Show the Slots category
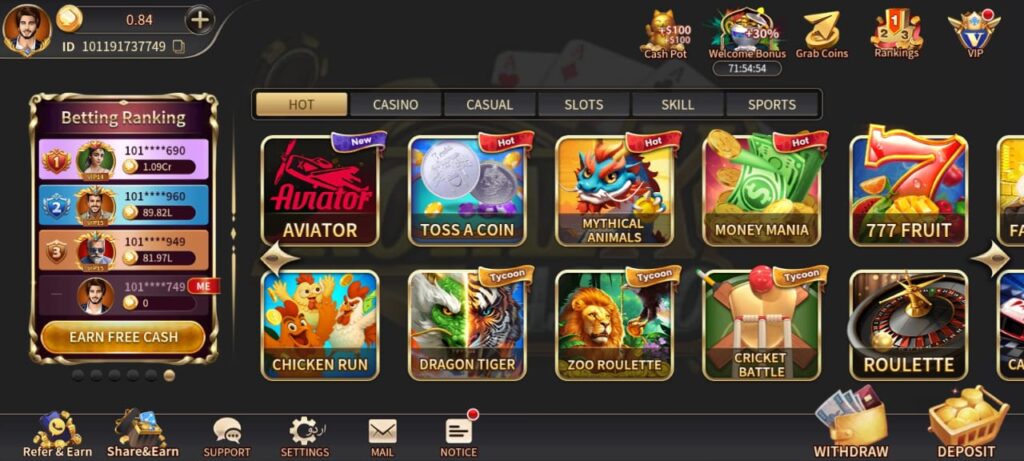 (x=584, y=104)
